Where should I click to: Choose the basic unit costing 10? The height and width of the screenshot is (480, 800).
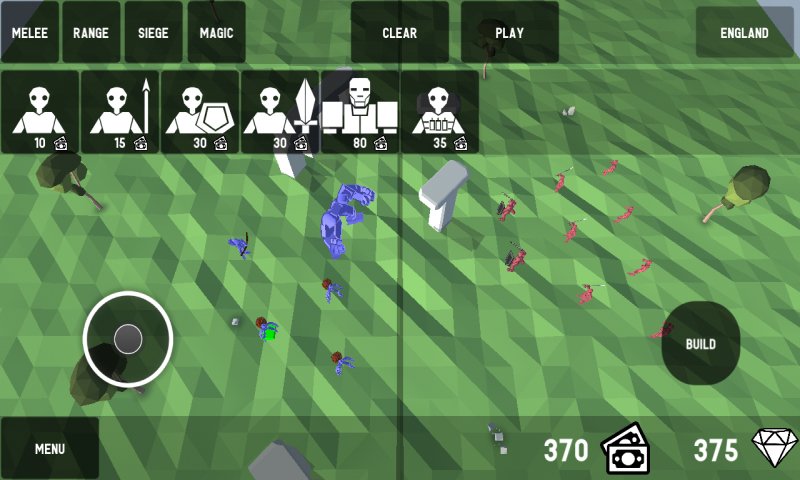pos(40,112)
